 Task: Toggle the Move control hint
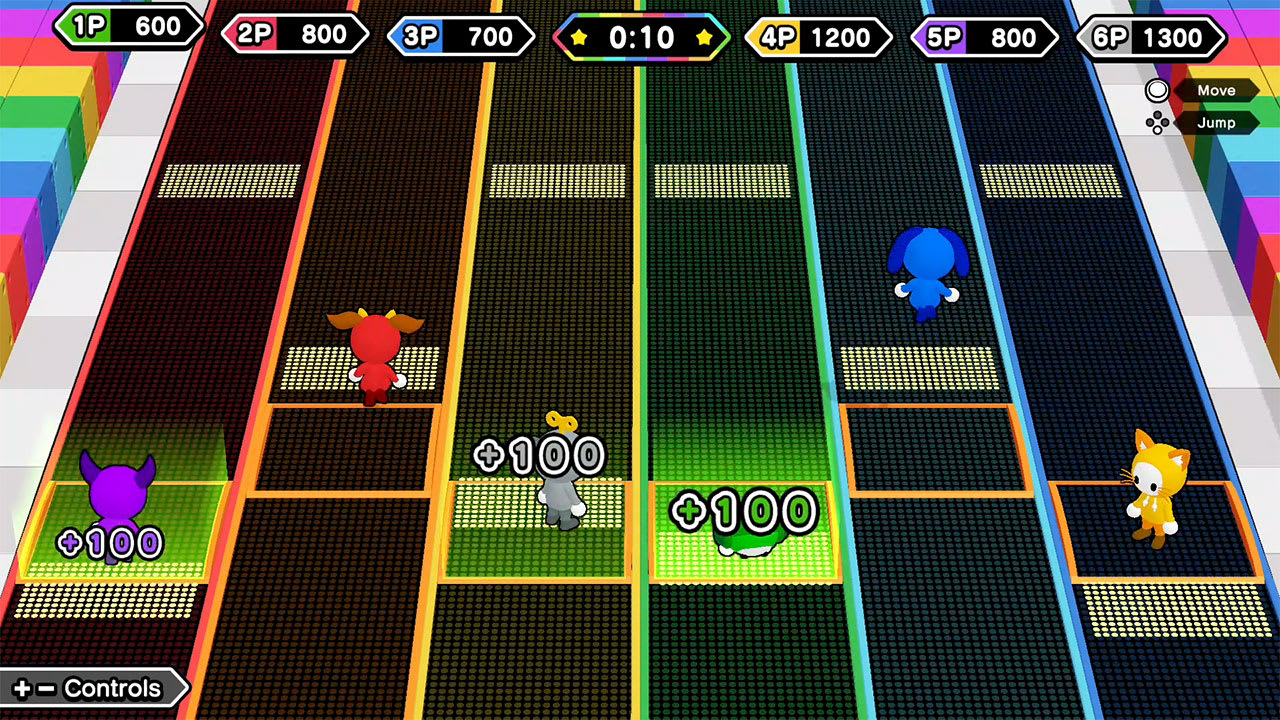(x=1216, y=90)
